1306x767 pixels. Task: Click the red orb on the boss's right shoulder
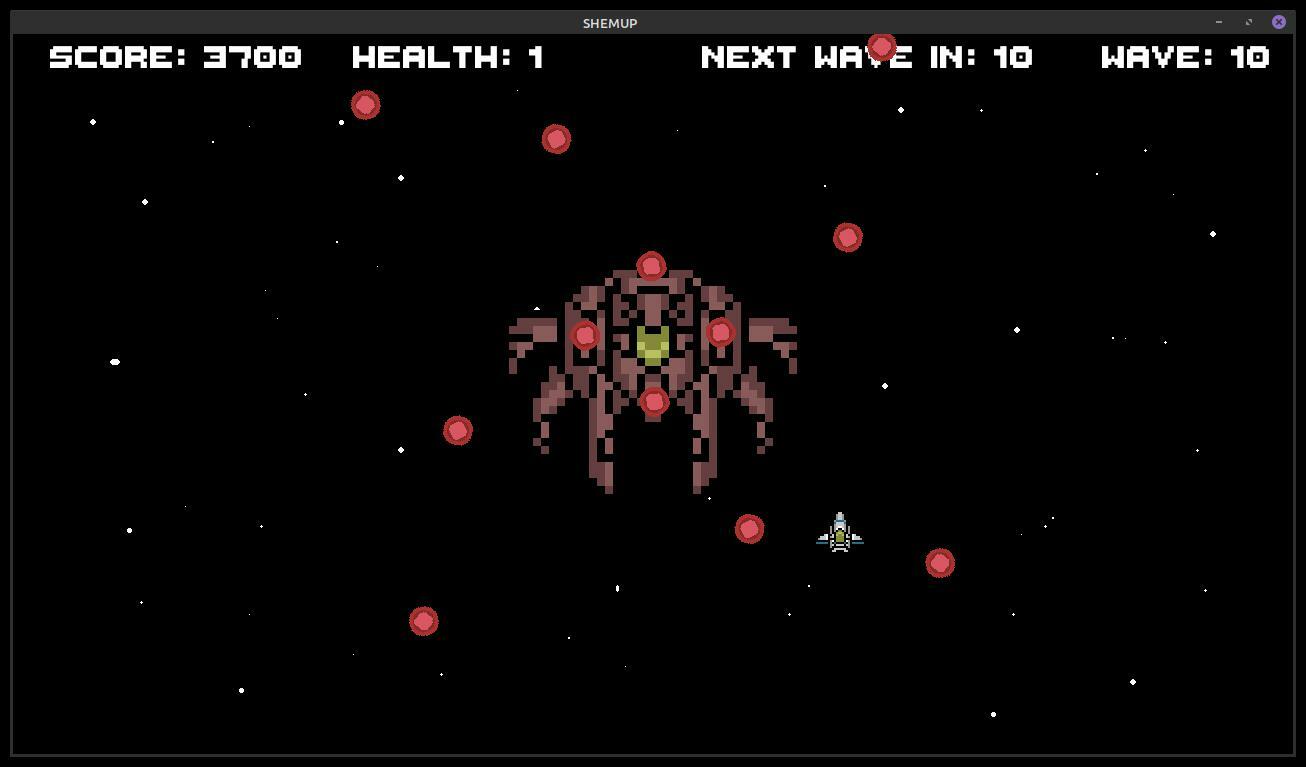tap(720, 333)
